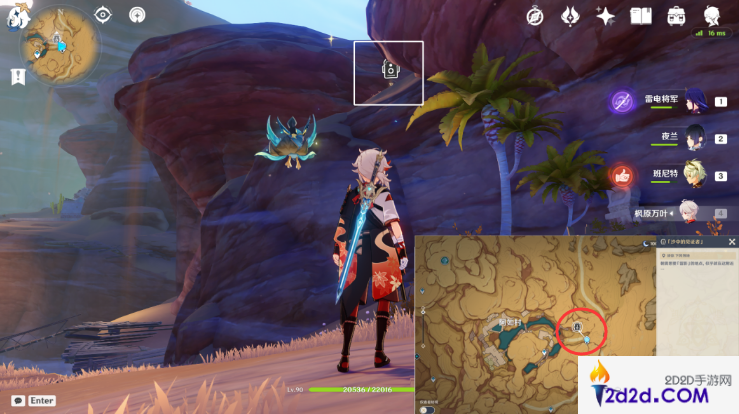Open the compass icon in the top bar

536,15
